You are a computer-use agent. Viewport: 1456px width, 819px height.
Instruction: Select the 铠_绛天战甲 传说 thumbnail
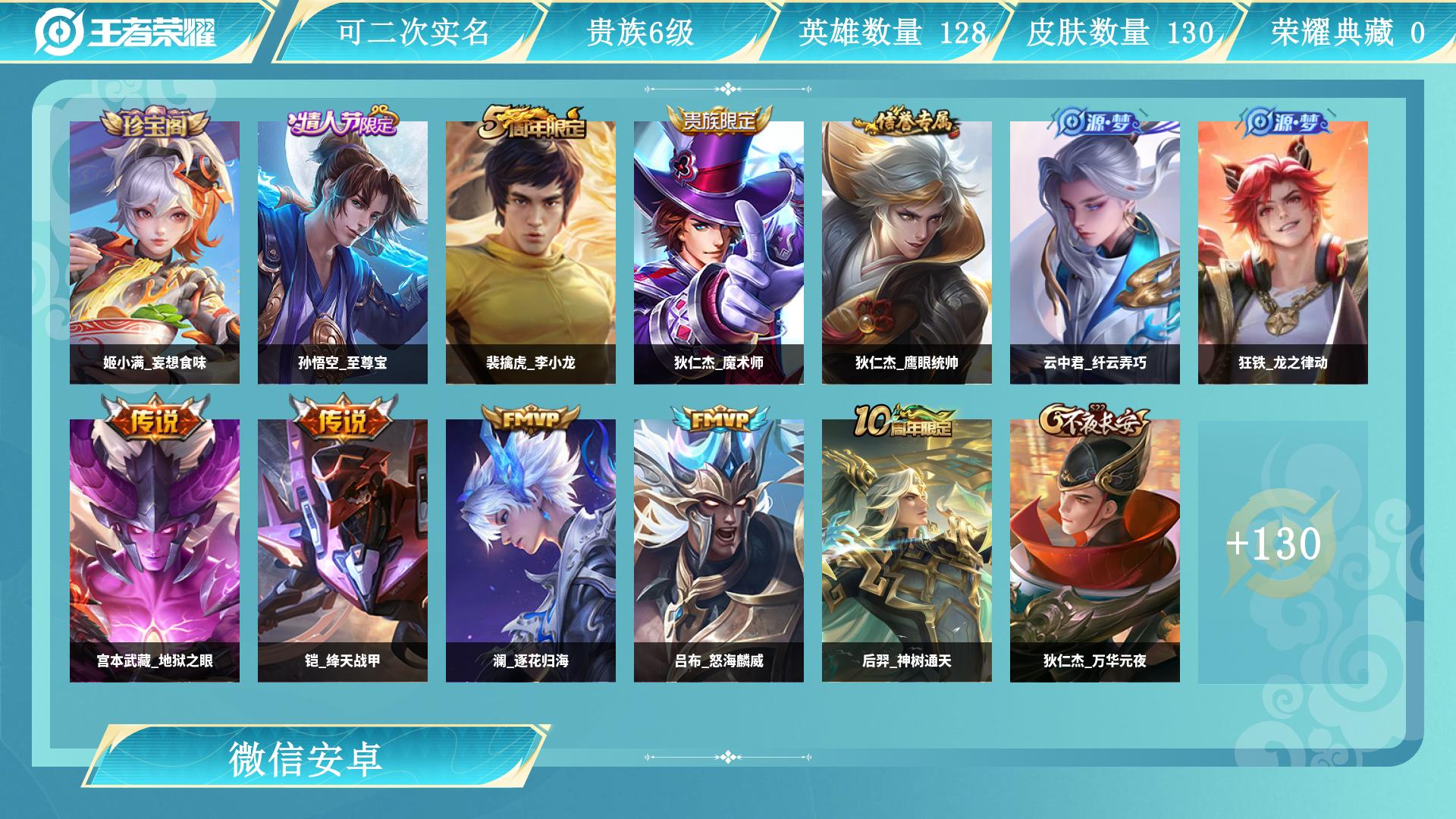342,546
